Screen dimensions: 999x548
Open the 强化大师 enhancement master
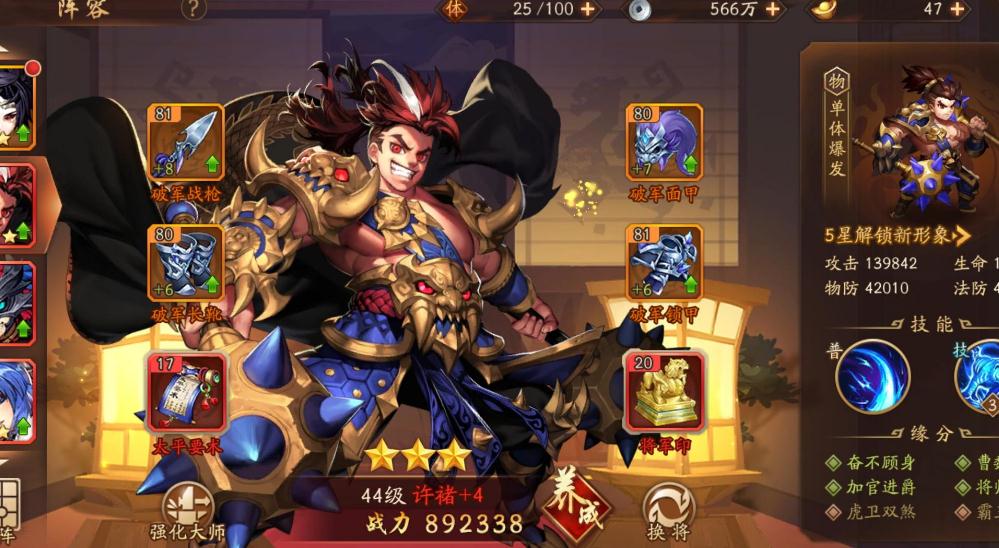coord(188,510)
